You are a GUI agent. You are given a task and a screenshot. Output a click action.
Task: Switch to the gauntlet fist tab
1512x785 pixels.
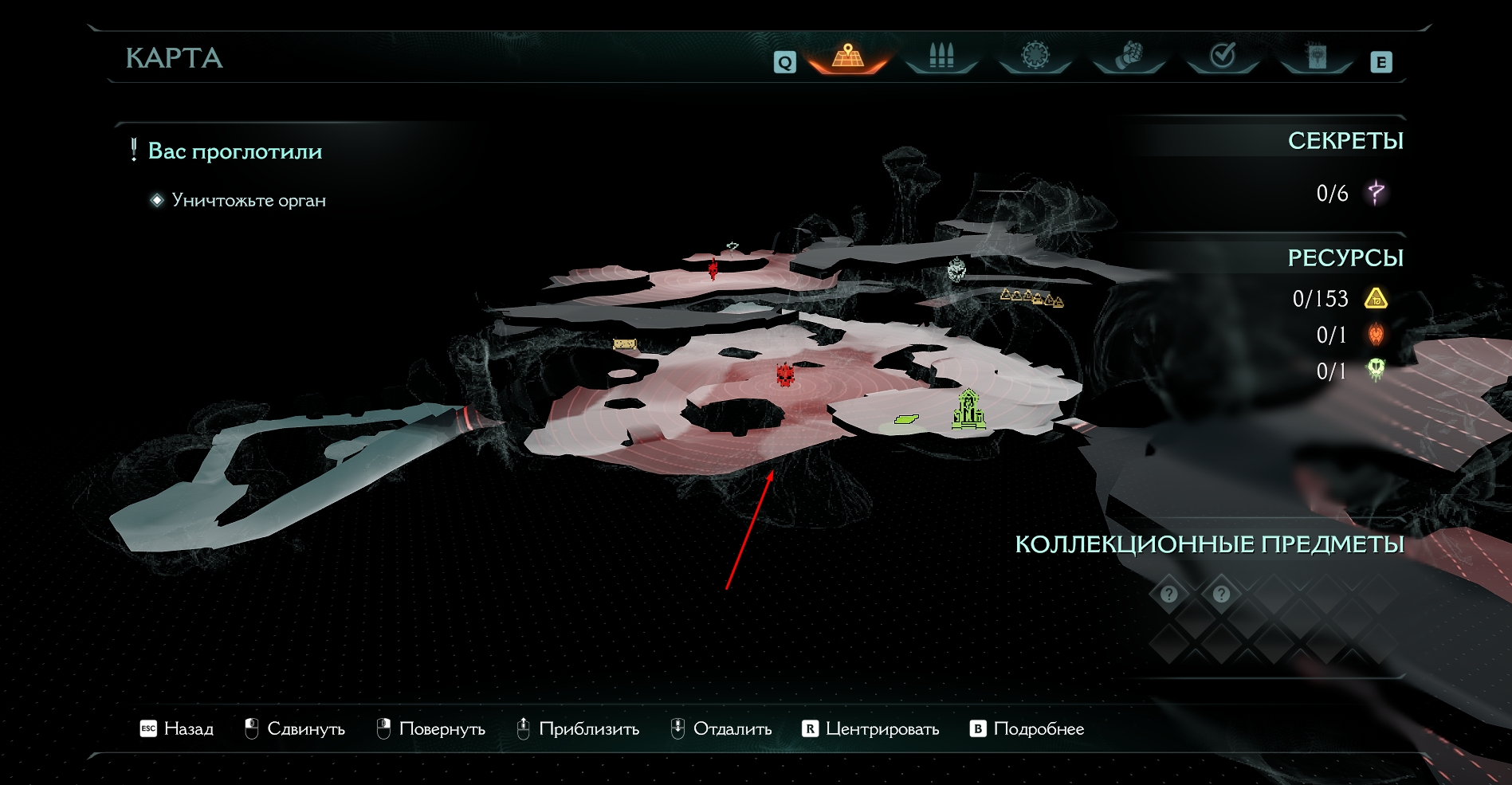(x=1129, y=57)
